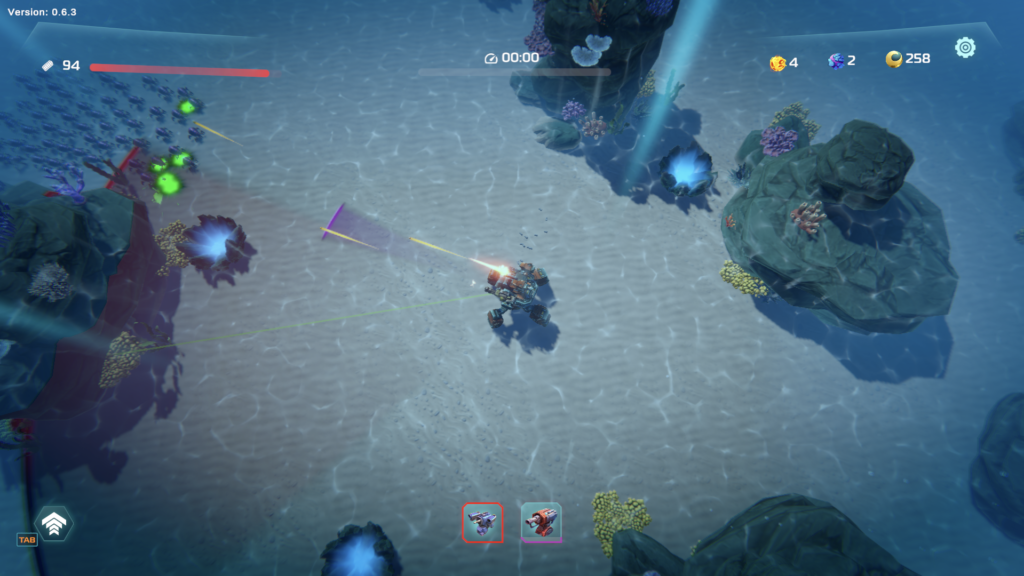Open the gear settings menu
Viewport: 1024px width, 576px height.
965,47
